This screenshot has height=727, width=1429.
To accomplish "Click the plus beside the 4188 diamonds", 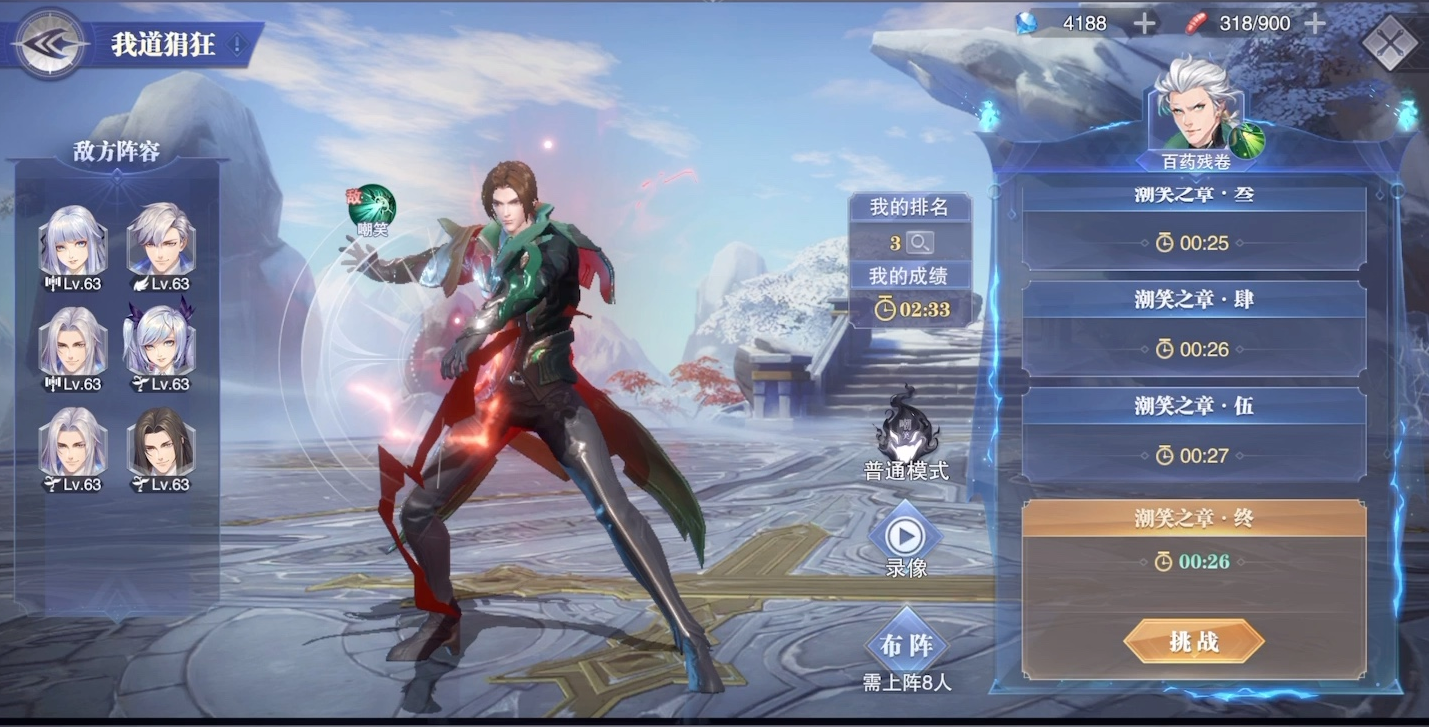I will coord(1141,22).
